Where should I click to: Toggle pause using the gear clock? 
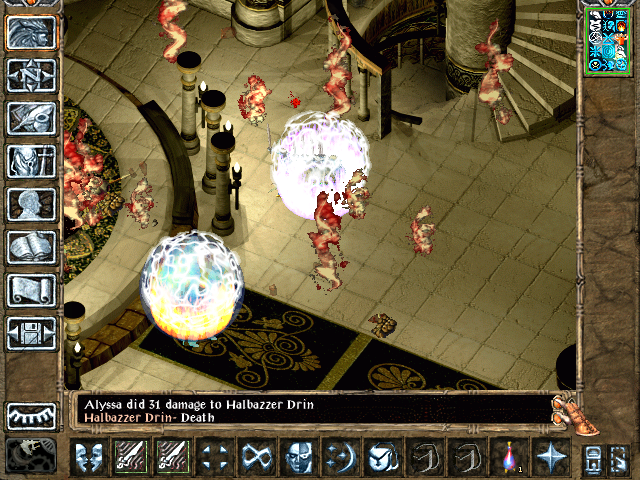point(29,456)
